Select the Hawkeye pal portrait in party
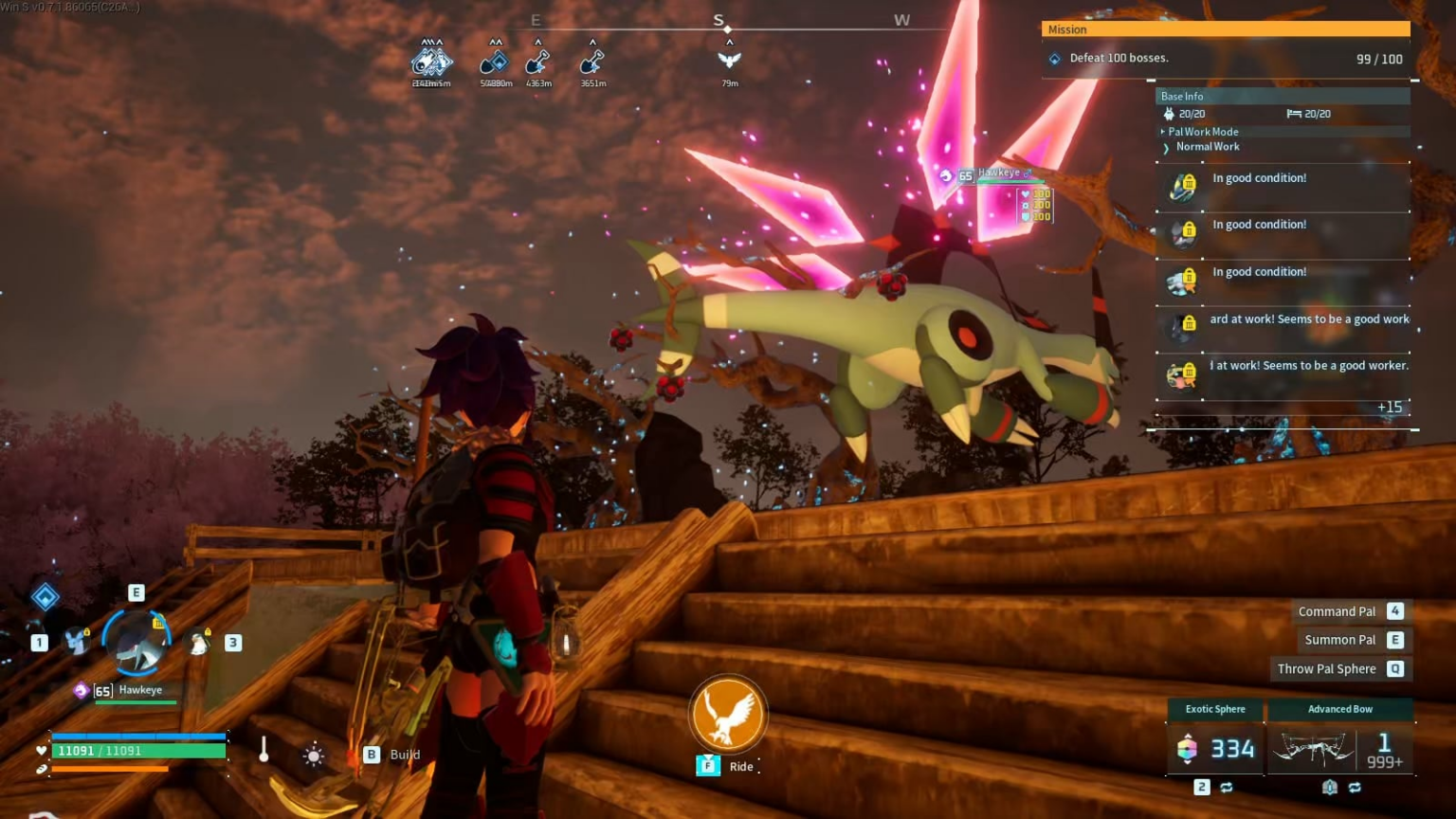Screen dimensions: 1456x819 click(138, 644)
